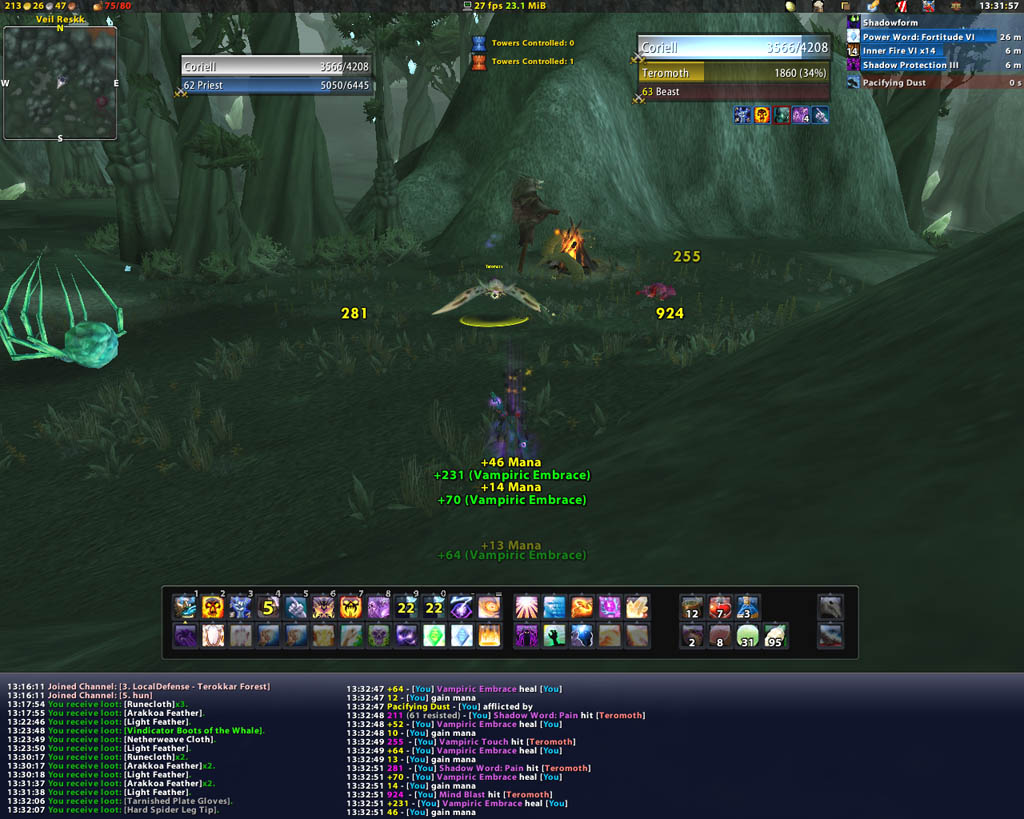
Task: Click the clock in the top bar
Action: pos(999,6)
